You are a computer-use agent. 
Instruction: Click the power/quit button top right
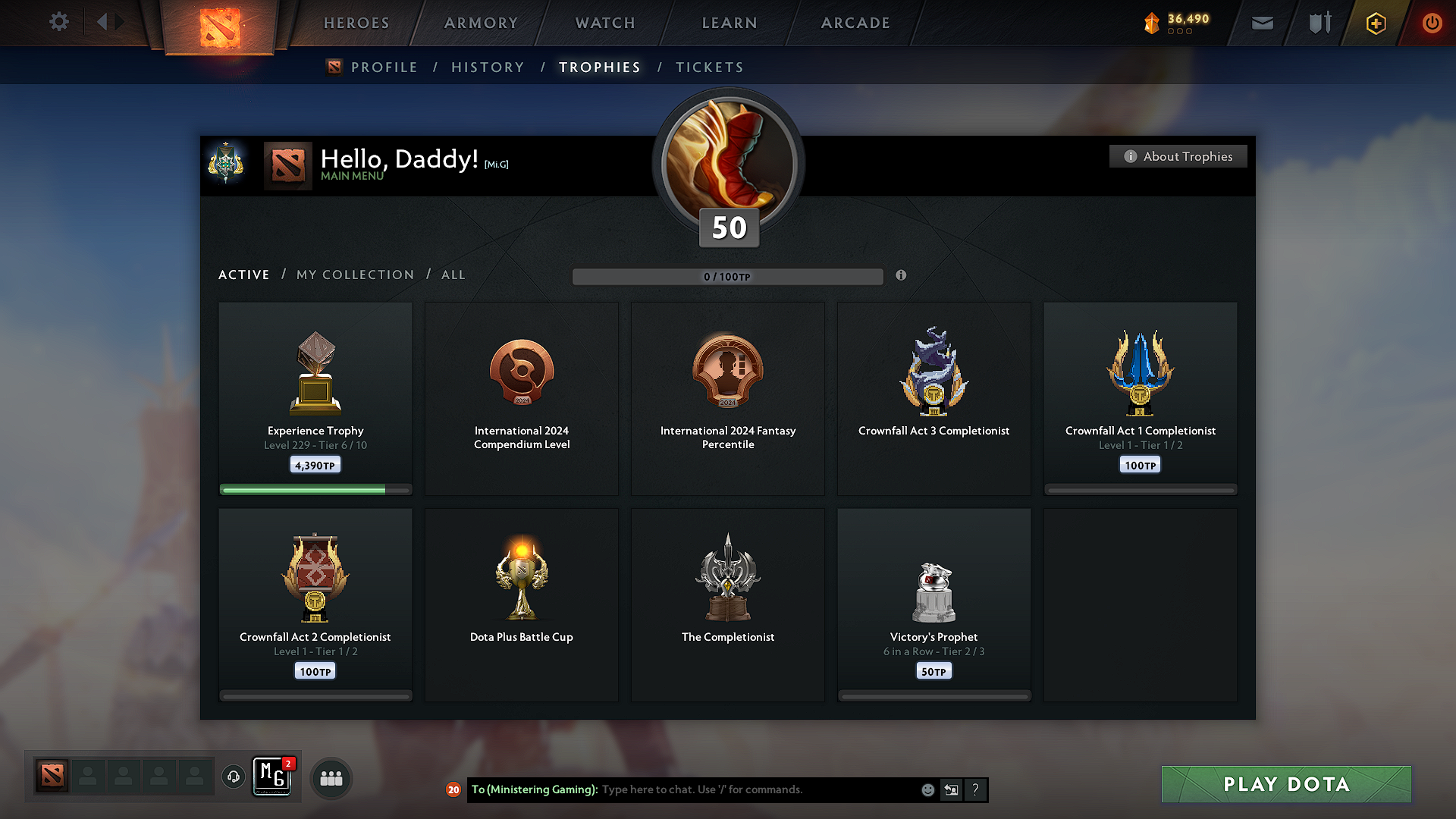pos(1432,23)
